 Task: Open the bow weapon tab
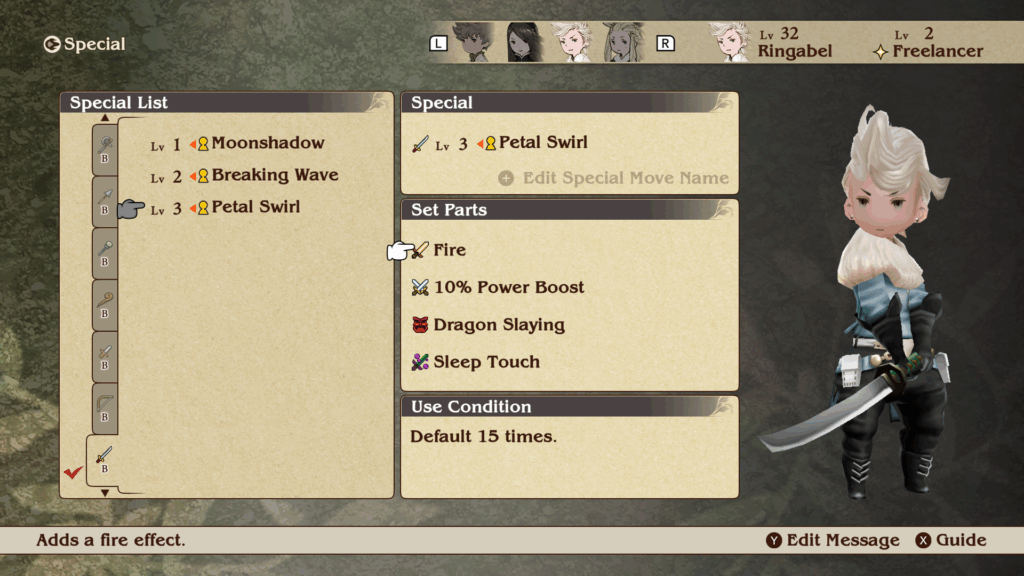click(105, 408)
